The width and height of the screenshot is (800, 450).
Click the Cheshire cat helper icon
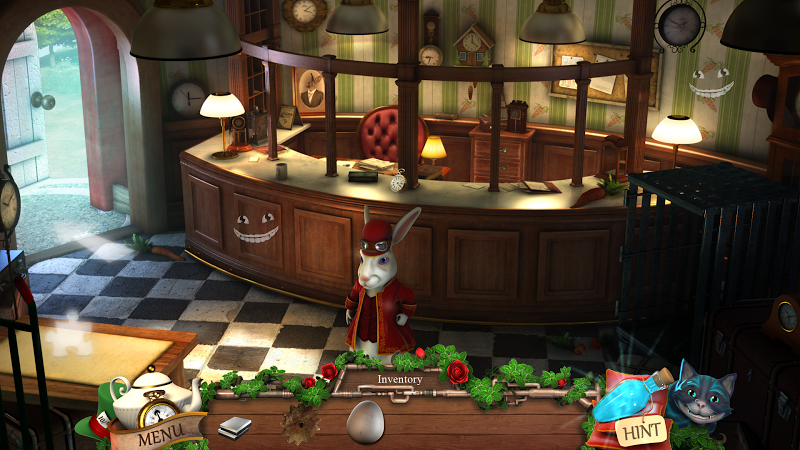point(701,396)
